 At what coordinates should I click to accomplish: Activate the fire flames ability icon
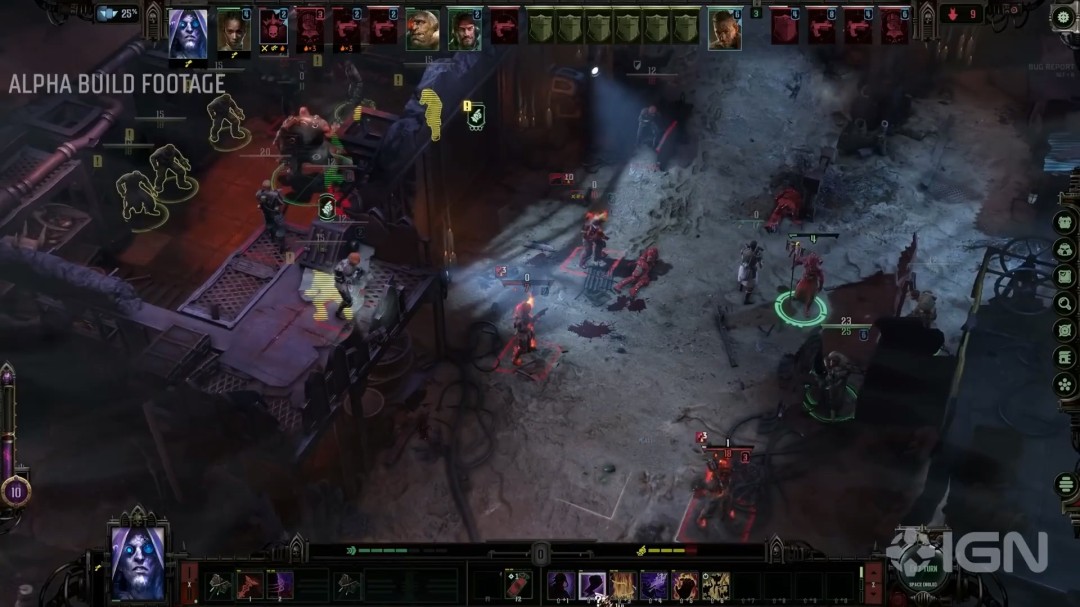point(624,585)
